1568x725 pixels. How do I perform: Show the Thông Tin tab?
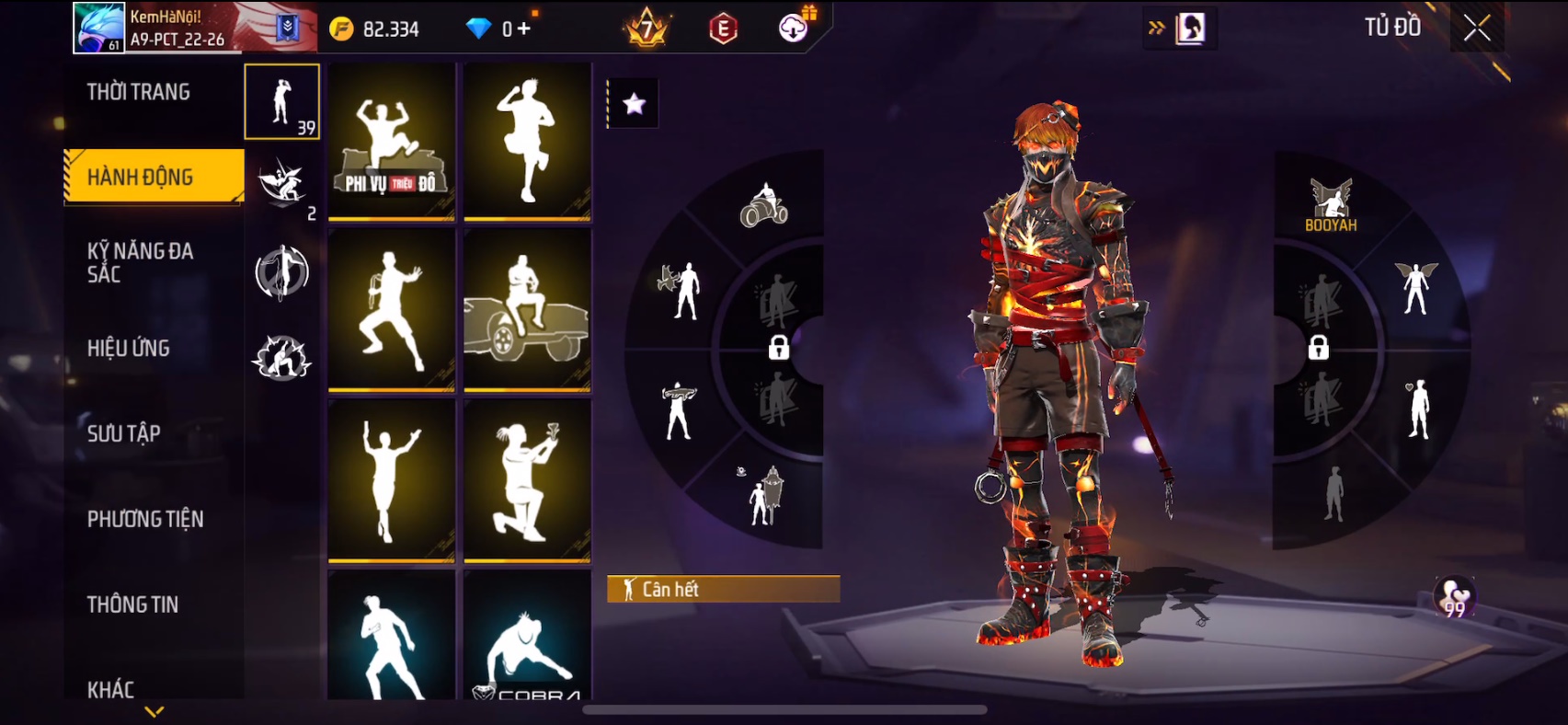pos(133,604)
